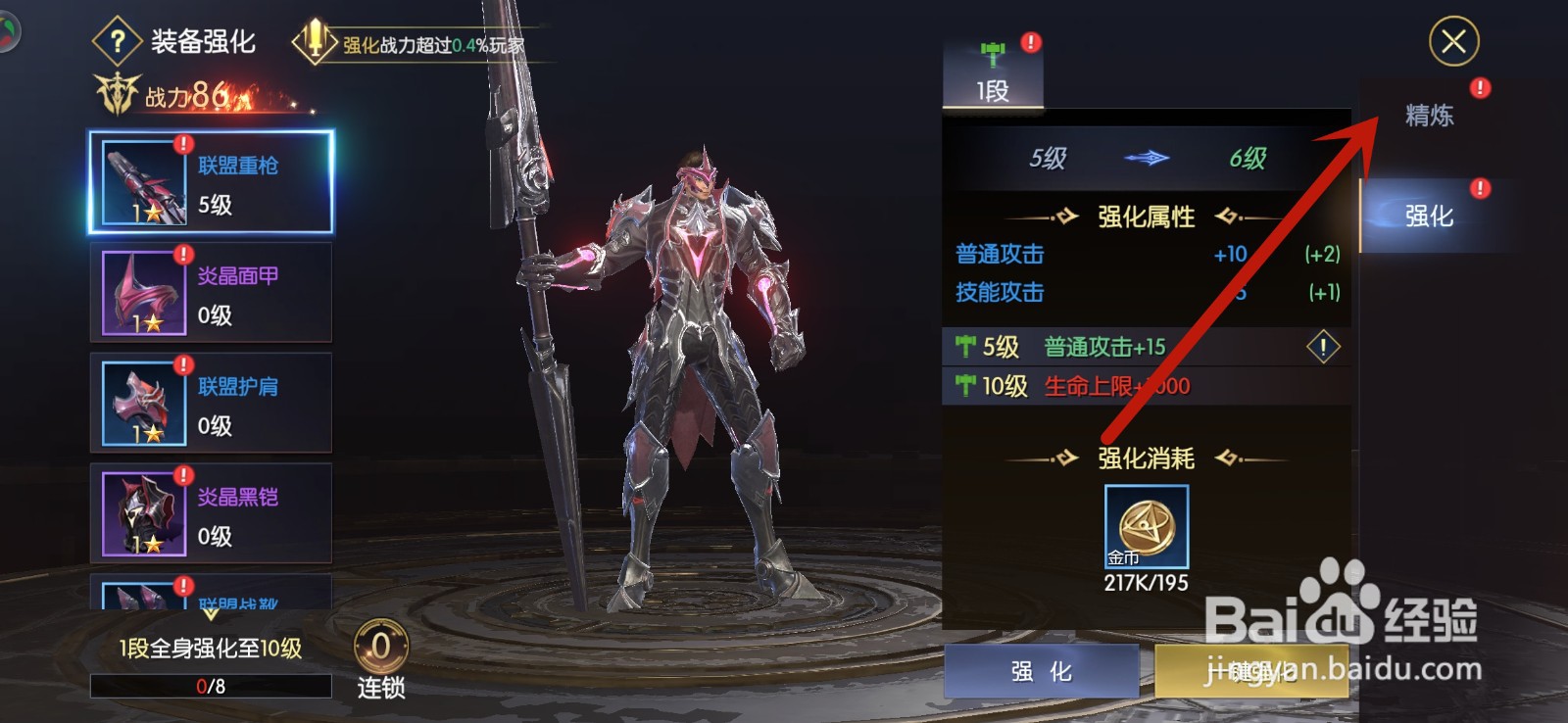Click the exclamation warning icon beside 普通攻击+15
Viewport: 1568px width, 723px height.
pyautogui.click(x=1325, y=347)
